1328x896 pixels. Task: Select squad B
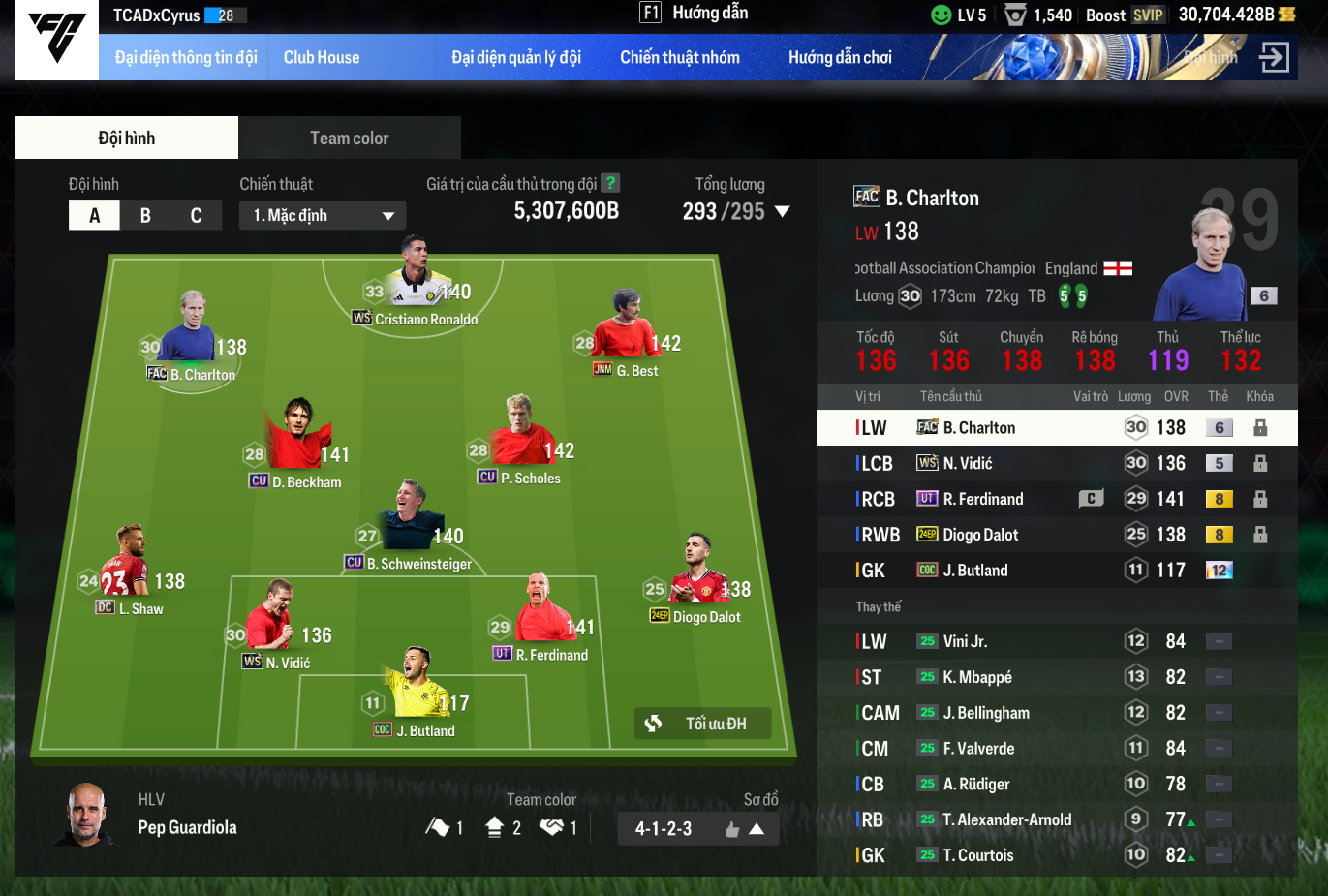(x=145, y=215)
